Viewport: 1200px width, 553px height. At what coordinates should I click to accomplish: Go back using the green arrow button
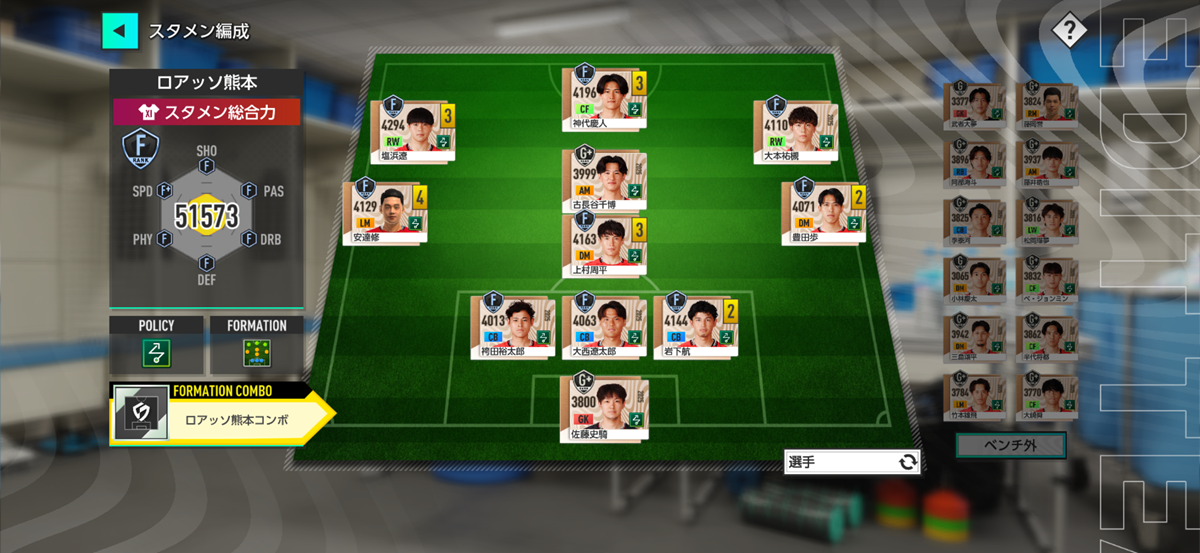click(119, 30)
